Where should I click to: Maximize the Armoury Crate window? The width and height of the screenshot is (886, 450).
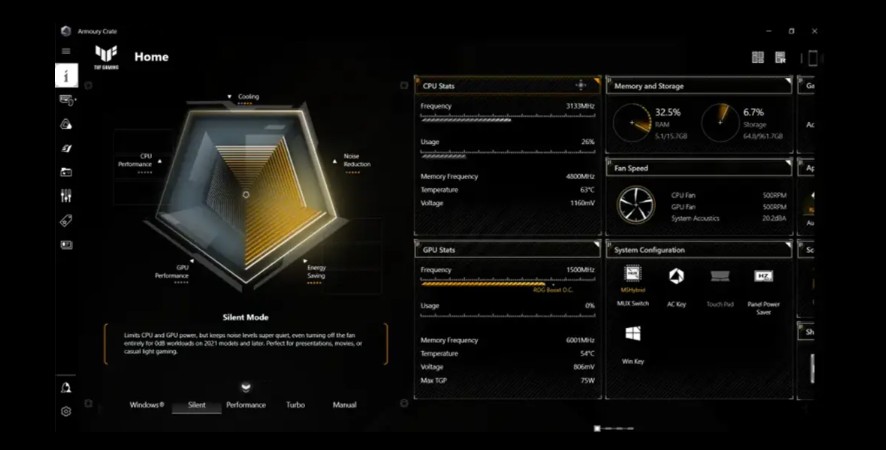791,31
